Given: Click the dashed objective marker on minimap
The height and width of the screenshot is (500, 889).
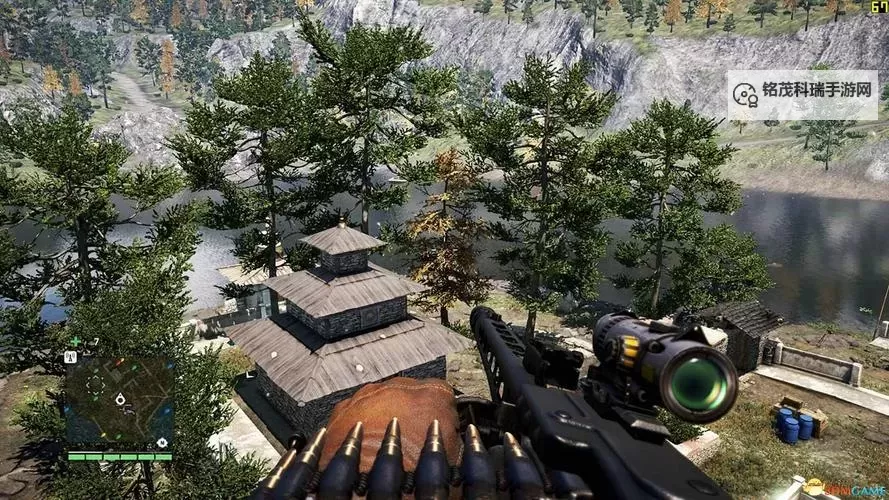Looking at the screenshot, I should (x=94, y=383).
